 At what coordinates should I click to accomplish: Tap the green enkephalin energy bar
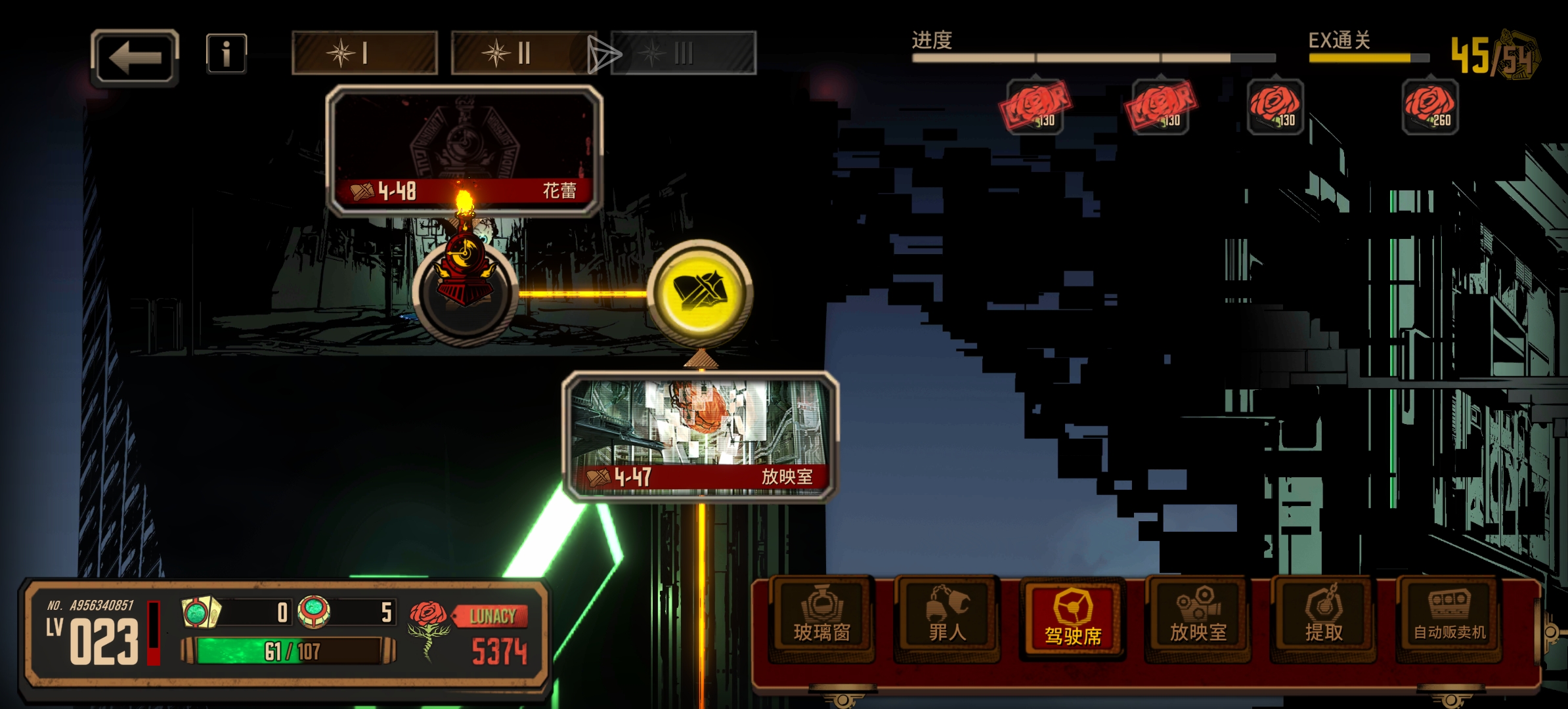click(x=289, y=651)
